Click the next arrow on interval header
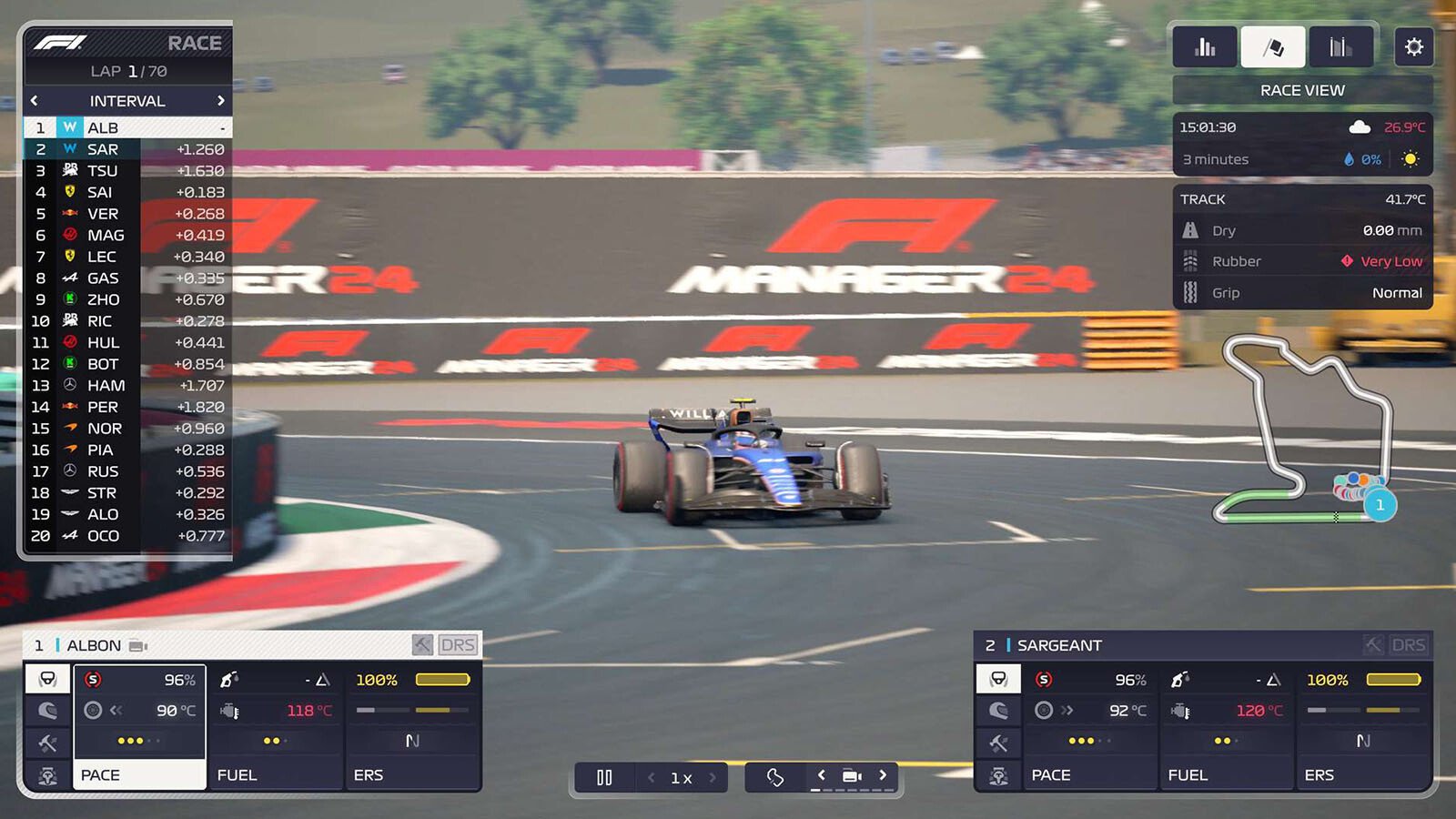 click(222, 101)
